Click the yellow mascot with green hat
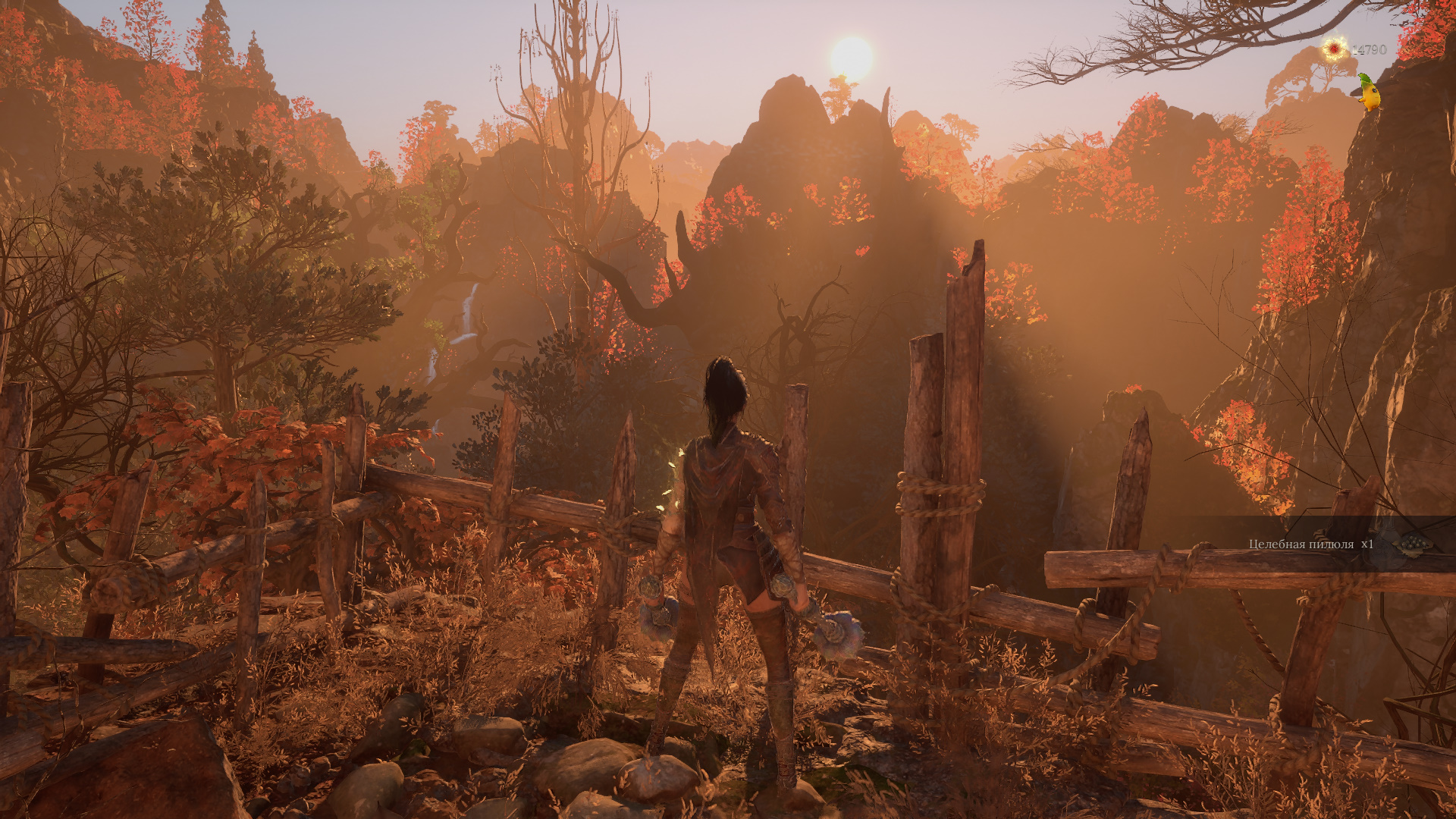This screenshot has width=1456, height=819. (x=1369, y=93)
